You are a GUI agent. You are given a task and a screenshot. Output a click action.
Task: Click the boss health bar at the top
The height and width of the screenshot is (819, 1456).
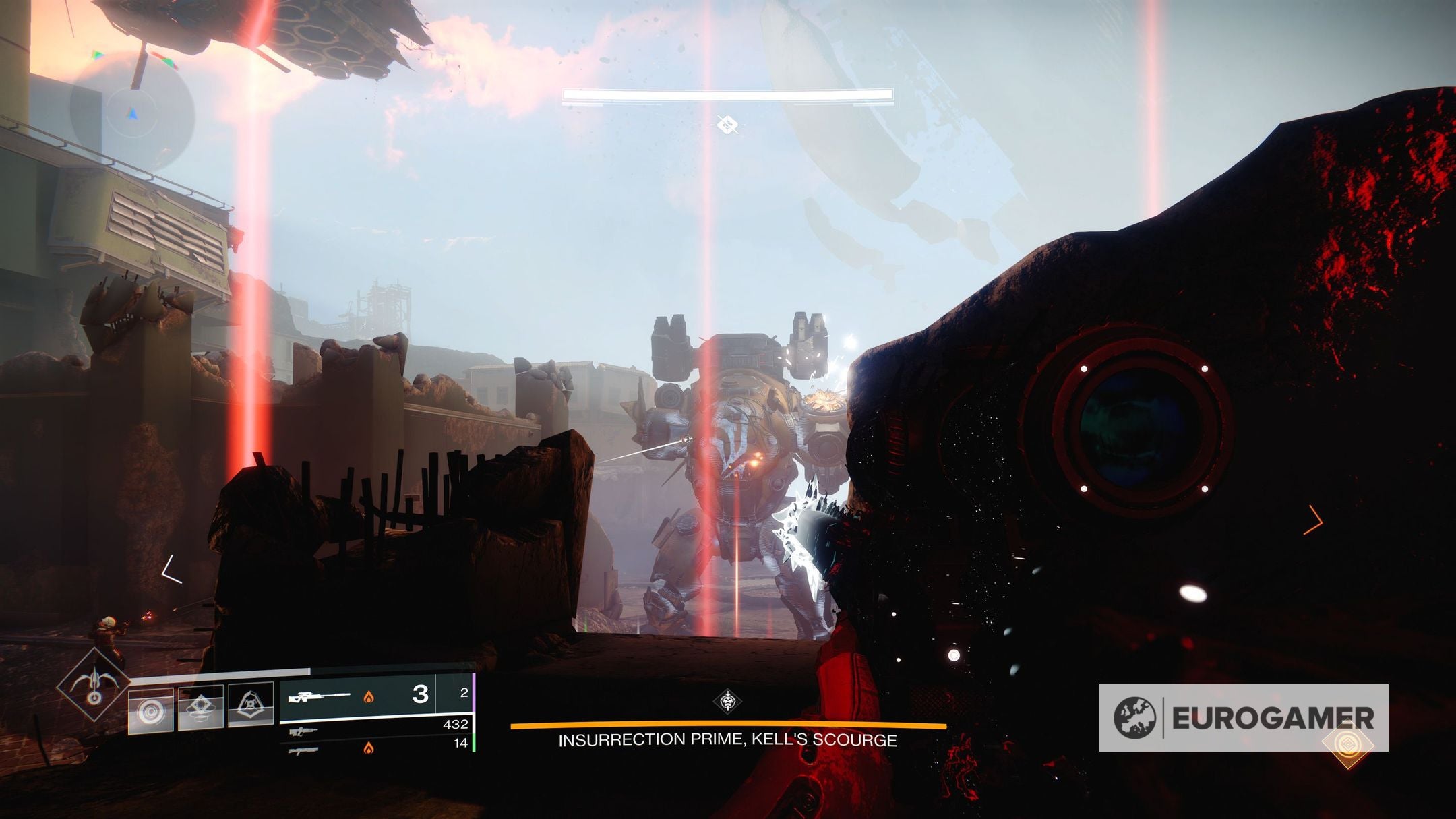(x=728, y=96)
